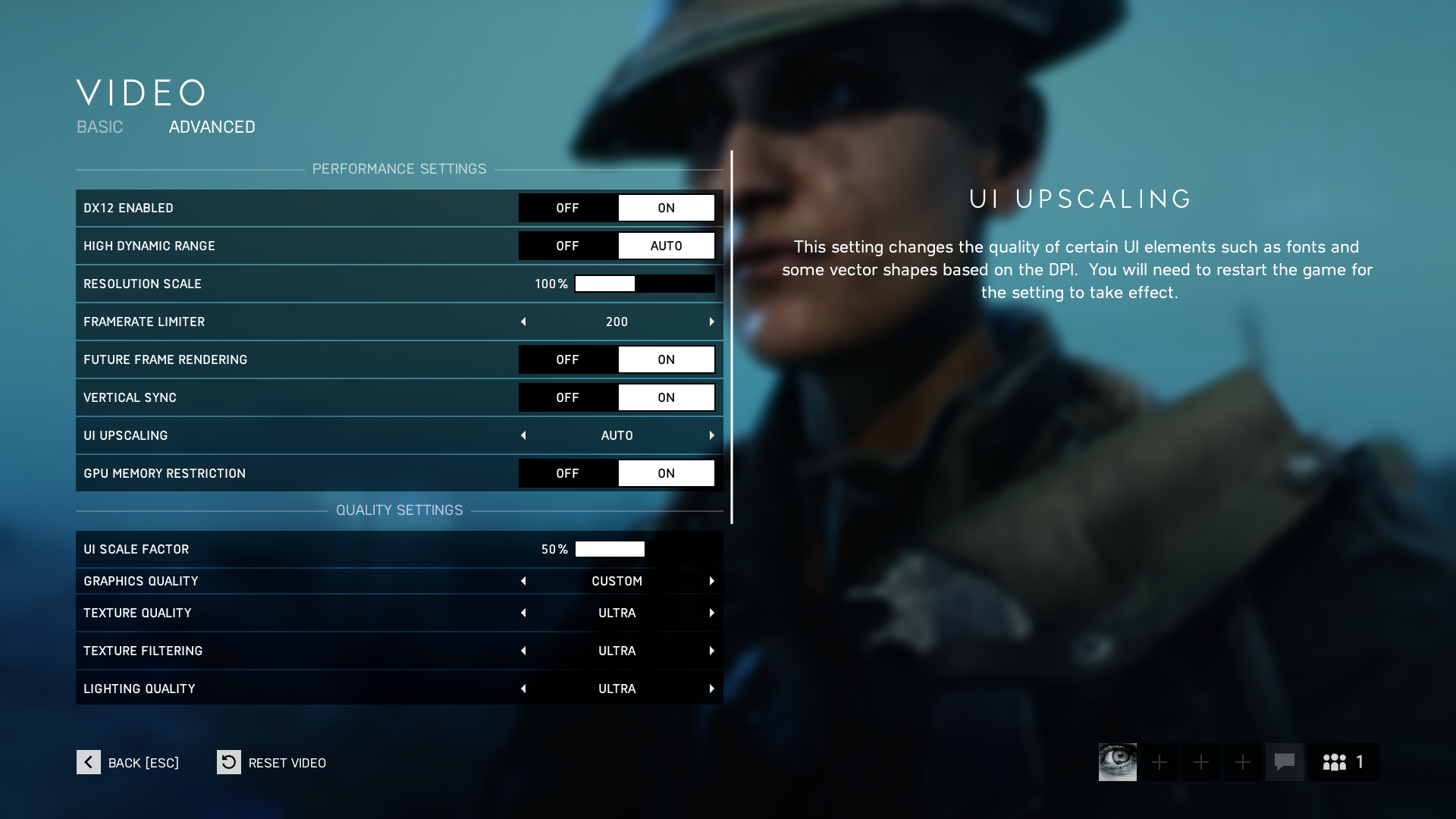Cycle UI Upscaling to next option
The image size is (1456, 819).
pos(711,435)
